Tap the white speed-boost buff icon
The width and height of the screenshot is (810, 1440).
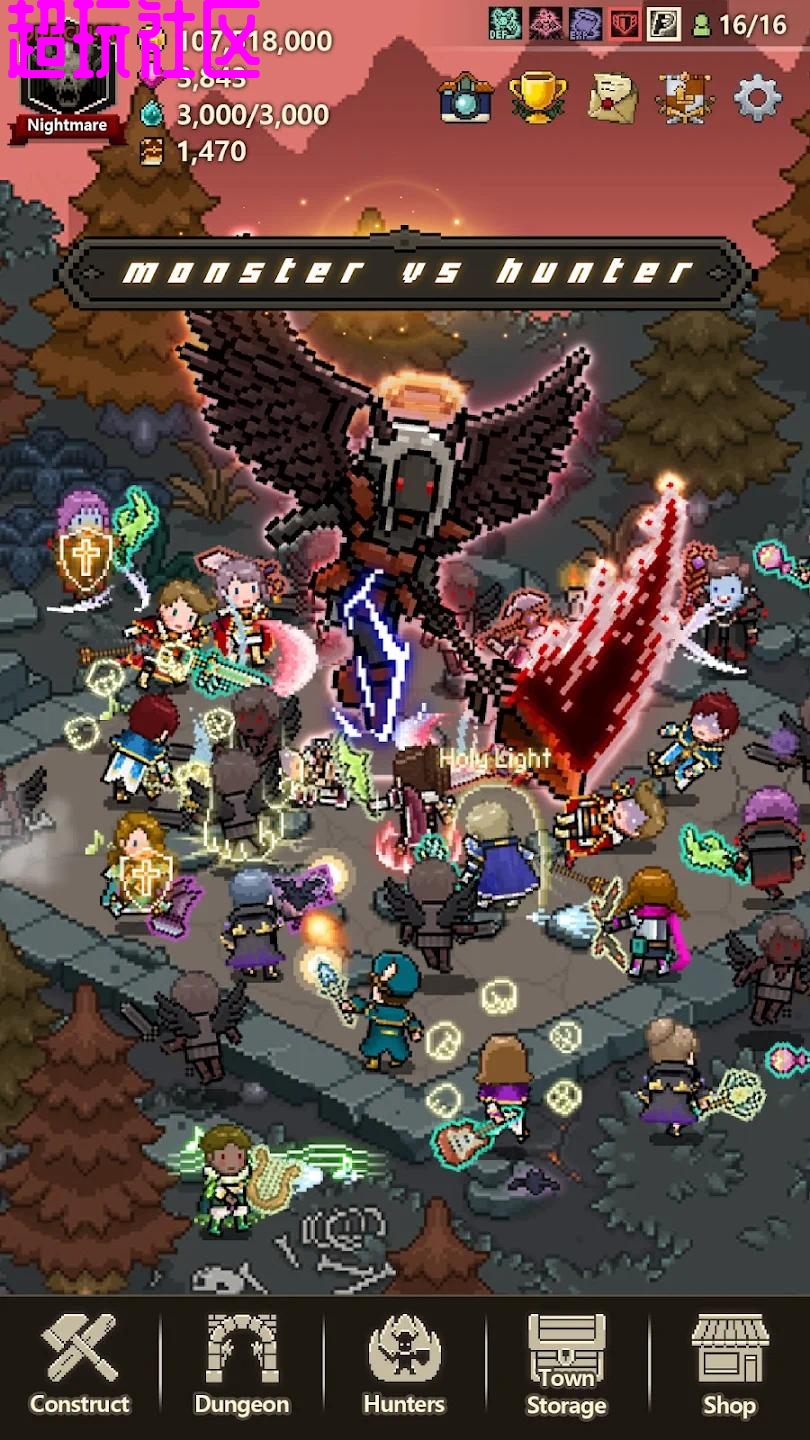click(x=663, y=23)
